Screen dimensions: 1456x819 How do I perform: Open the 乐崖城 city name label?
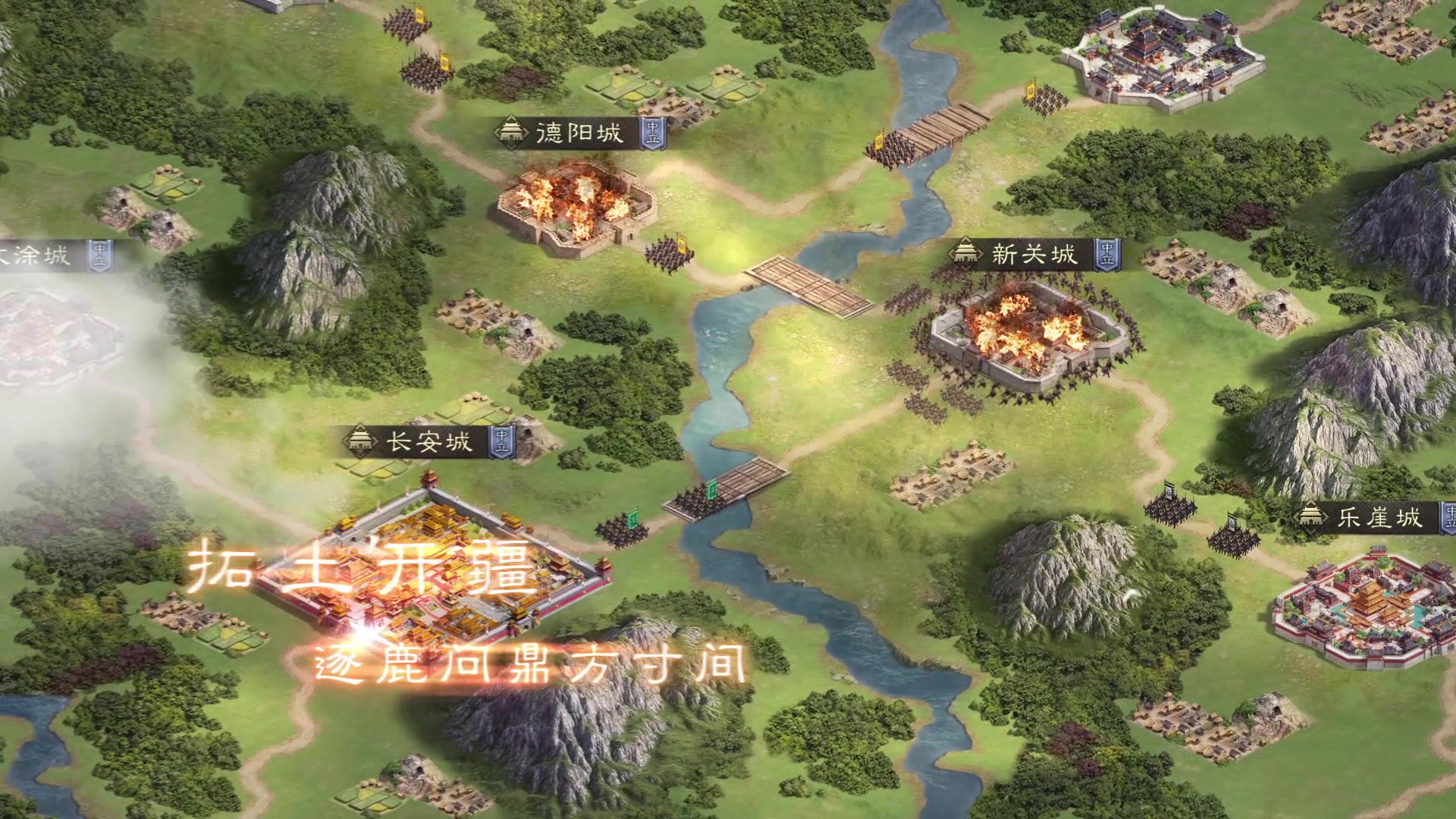tap(1379, 518)
